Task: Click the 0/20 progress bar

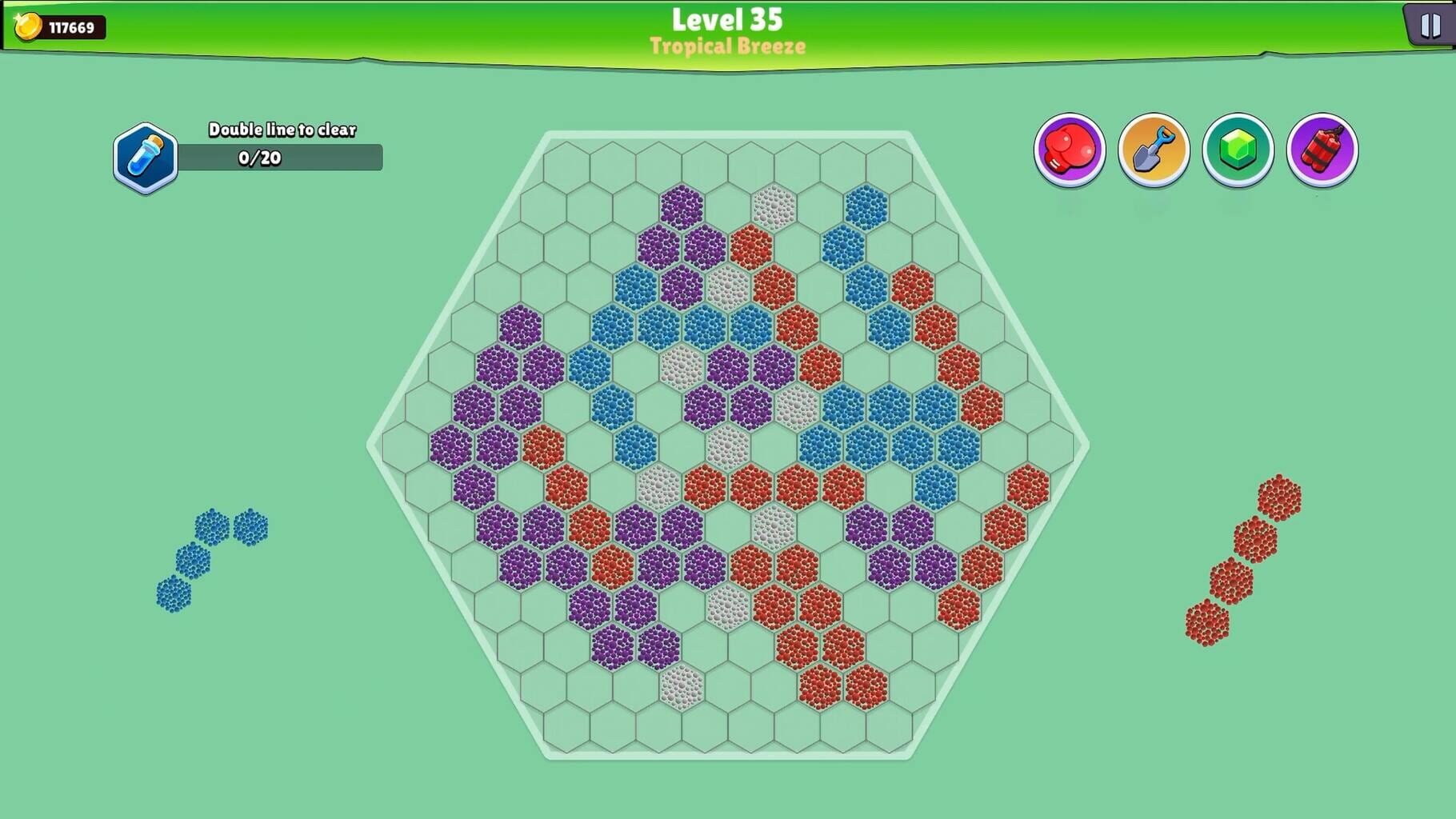Action: [282, 158]
